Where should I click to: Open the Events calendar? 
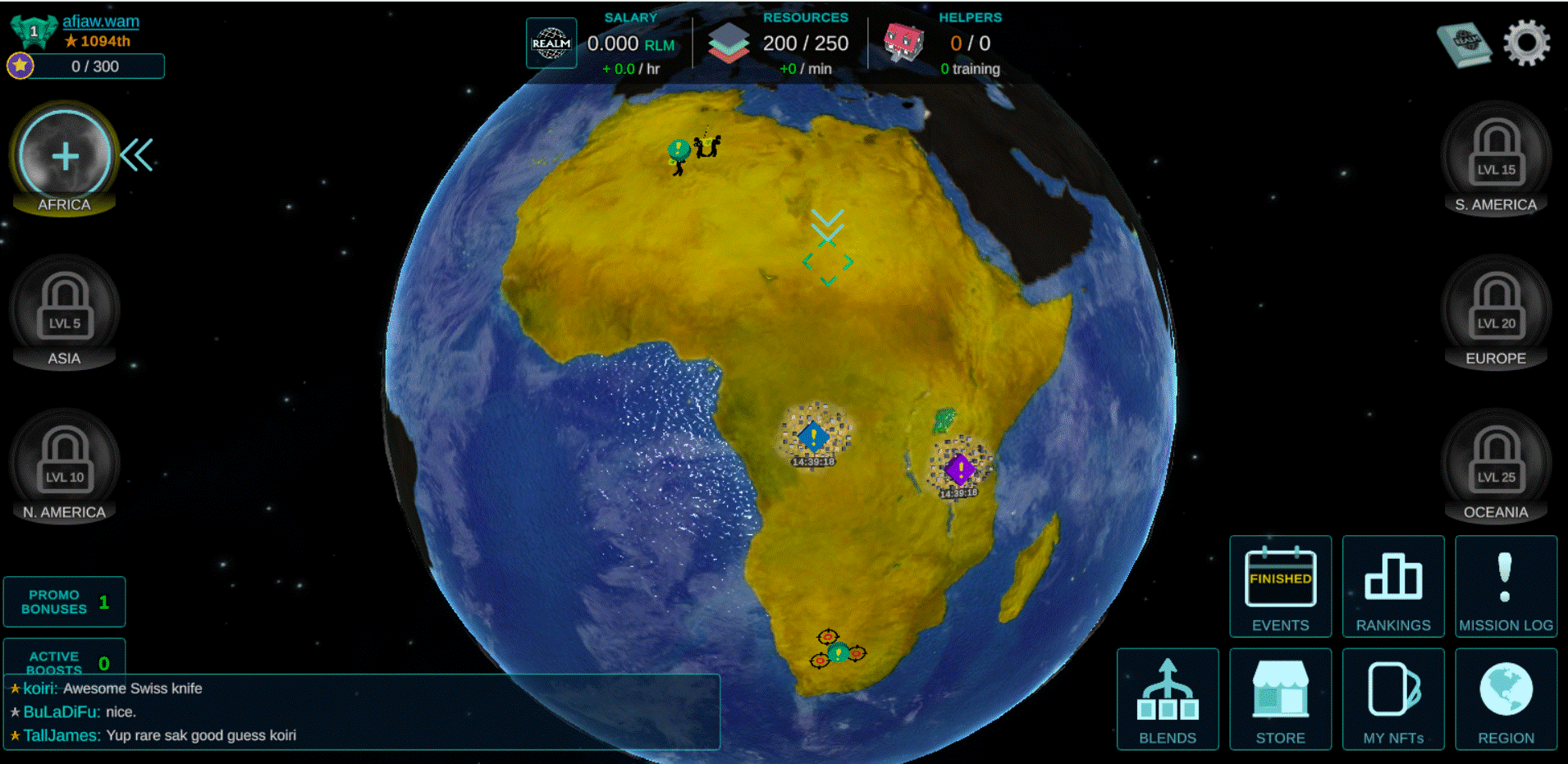click(1280, 586)
